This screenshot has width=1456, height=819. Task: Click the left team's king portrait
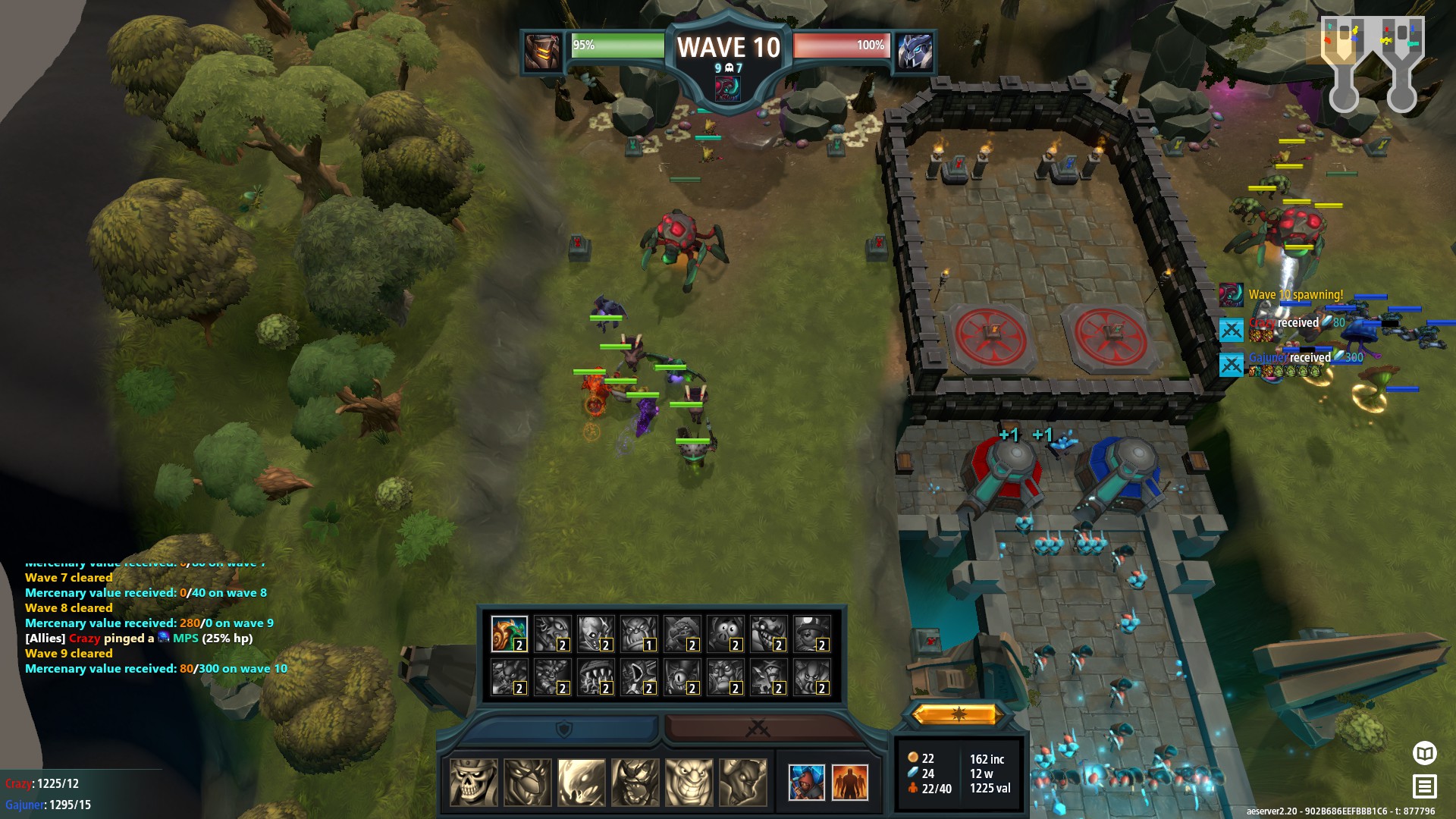(x=543, y=52)
